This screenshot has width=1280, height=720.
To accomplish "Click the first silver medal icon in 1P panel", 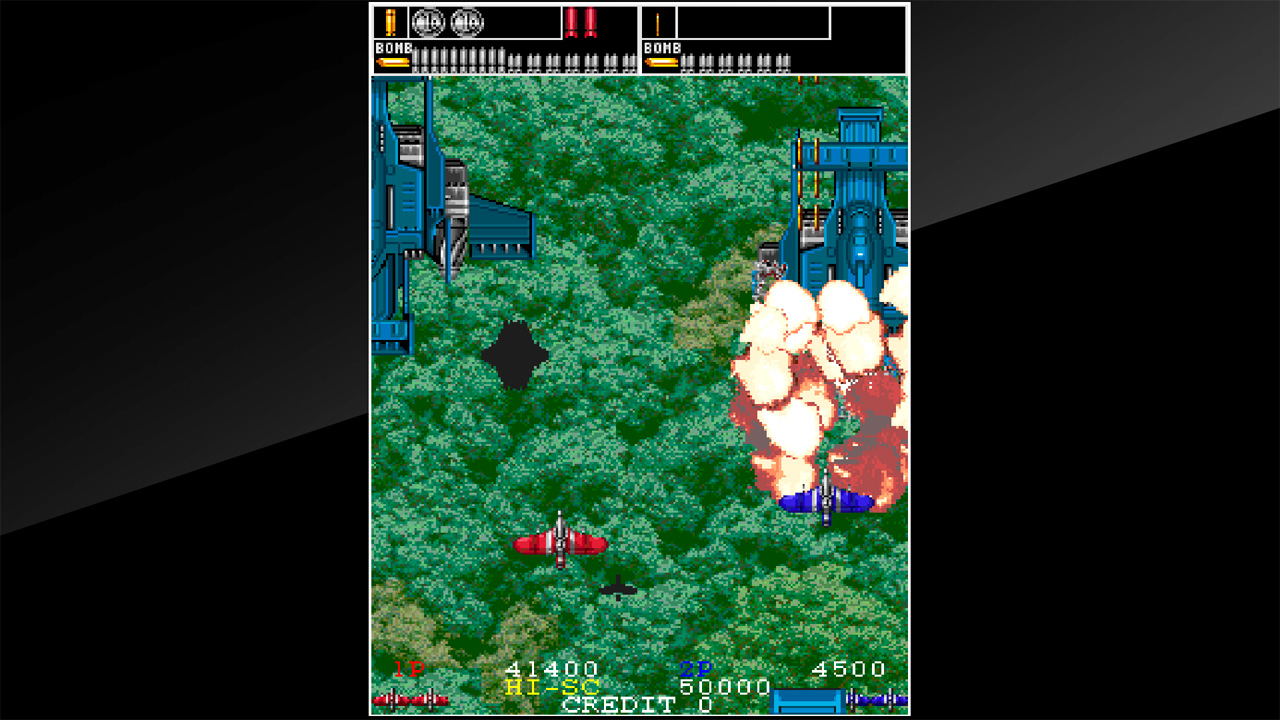I will [429, 21].
